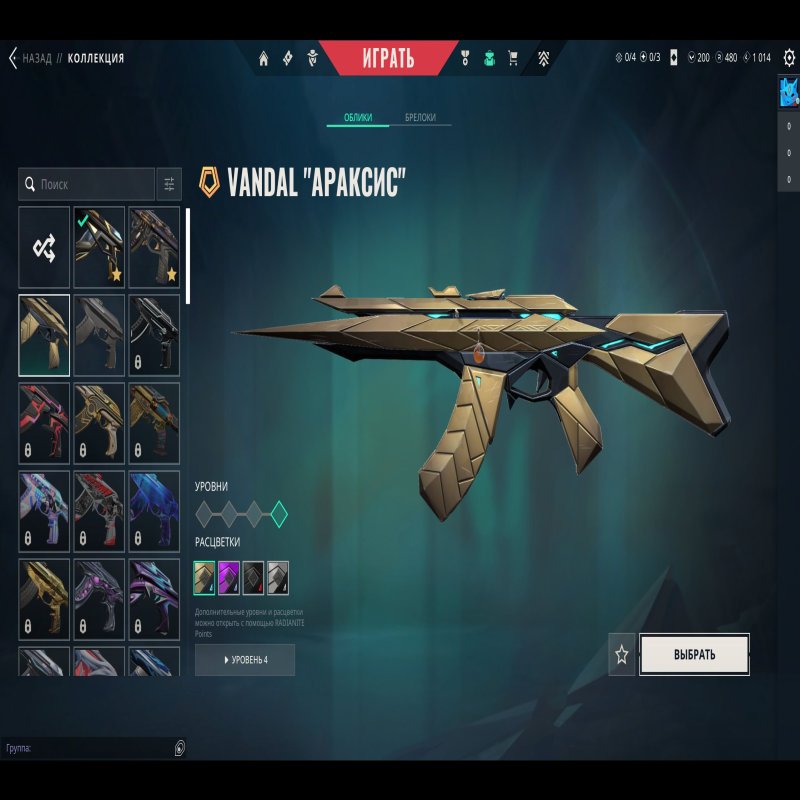The height and width of the screenshot is (800, 800).
Task: Switch to the БРЕЛОКИ tab
Action: (x=420, y=118)
